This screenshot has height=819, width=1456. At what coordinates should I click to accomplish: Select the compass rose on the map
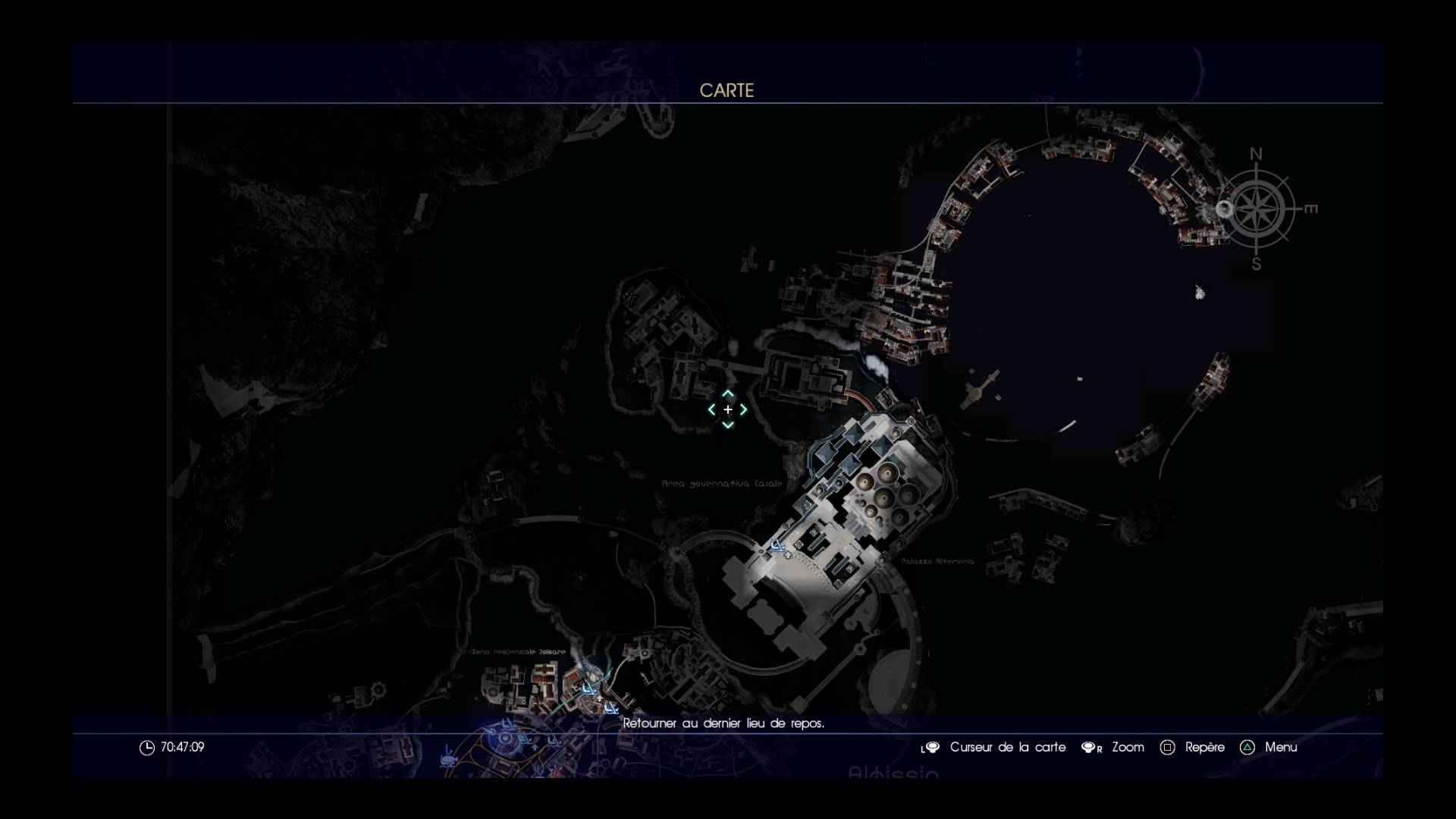1257,209
